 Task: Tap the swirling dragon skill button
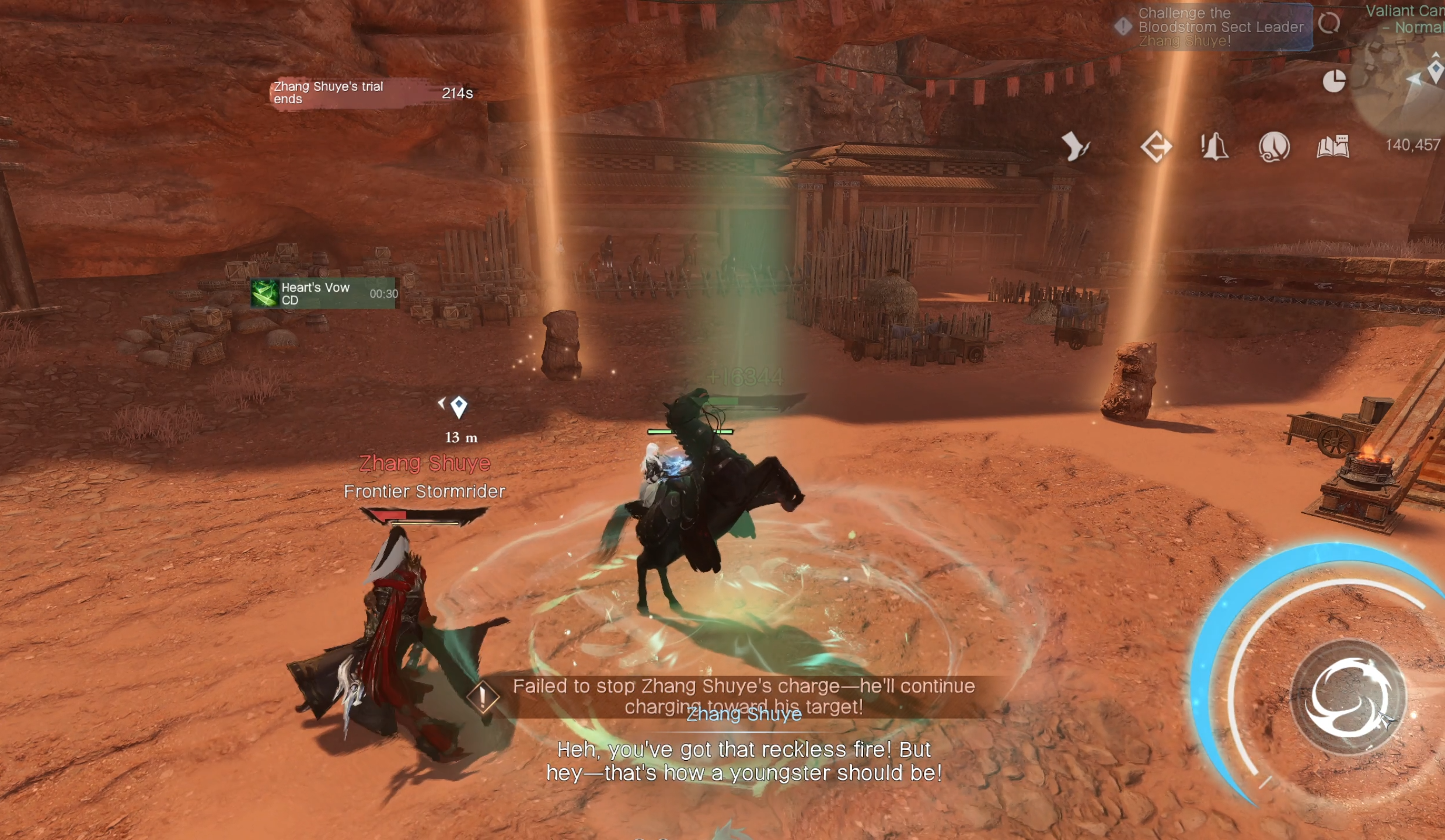pyautogui.click(x=1348, y=698)
